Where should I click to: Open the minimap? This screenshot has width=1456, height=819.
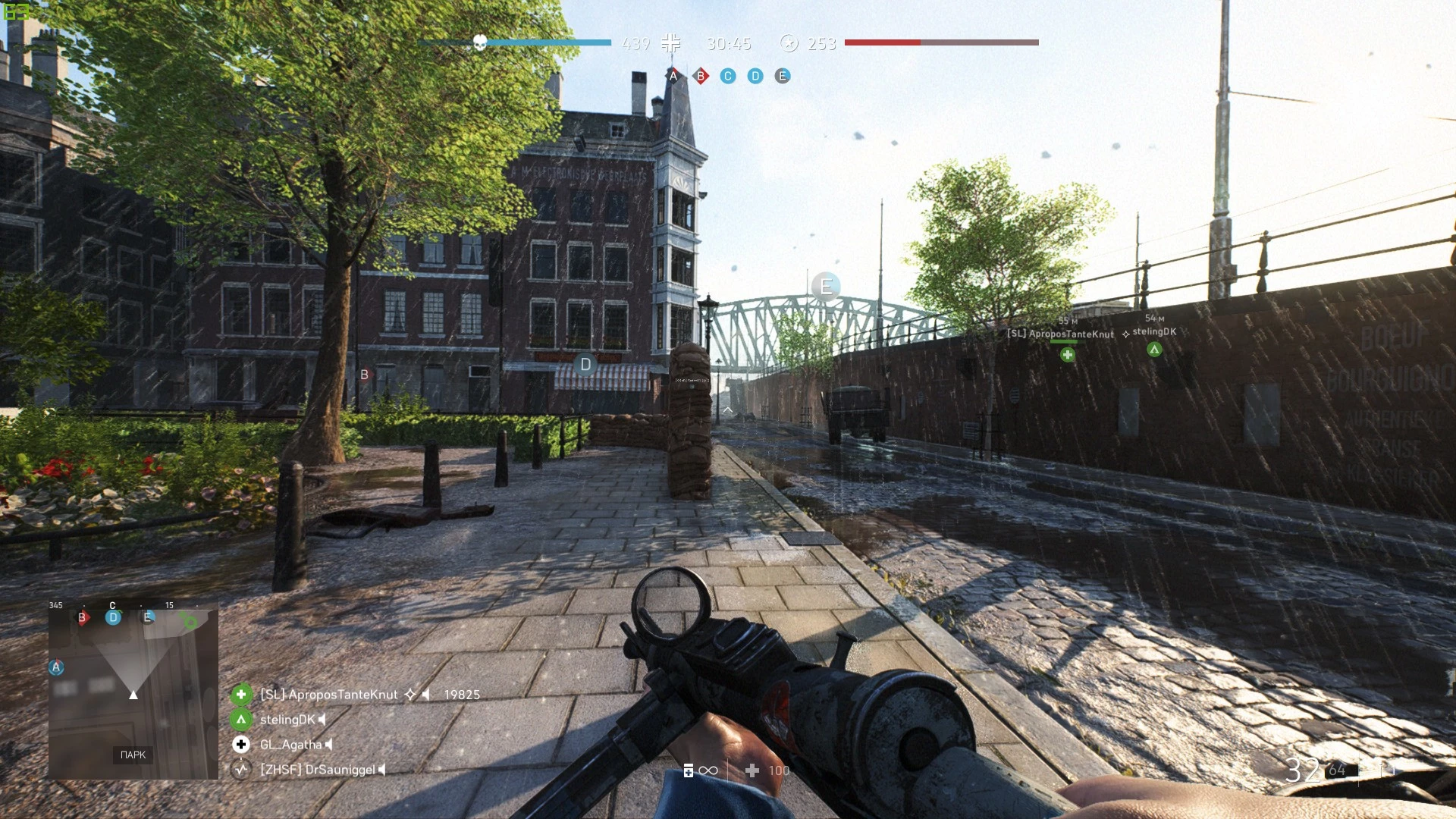pyautogui.click(x=133, y=690)
